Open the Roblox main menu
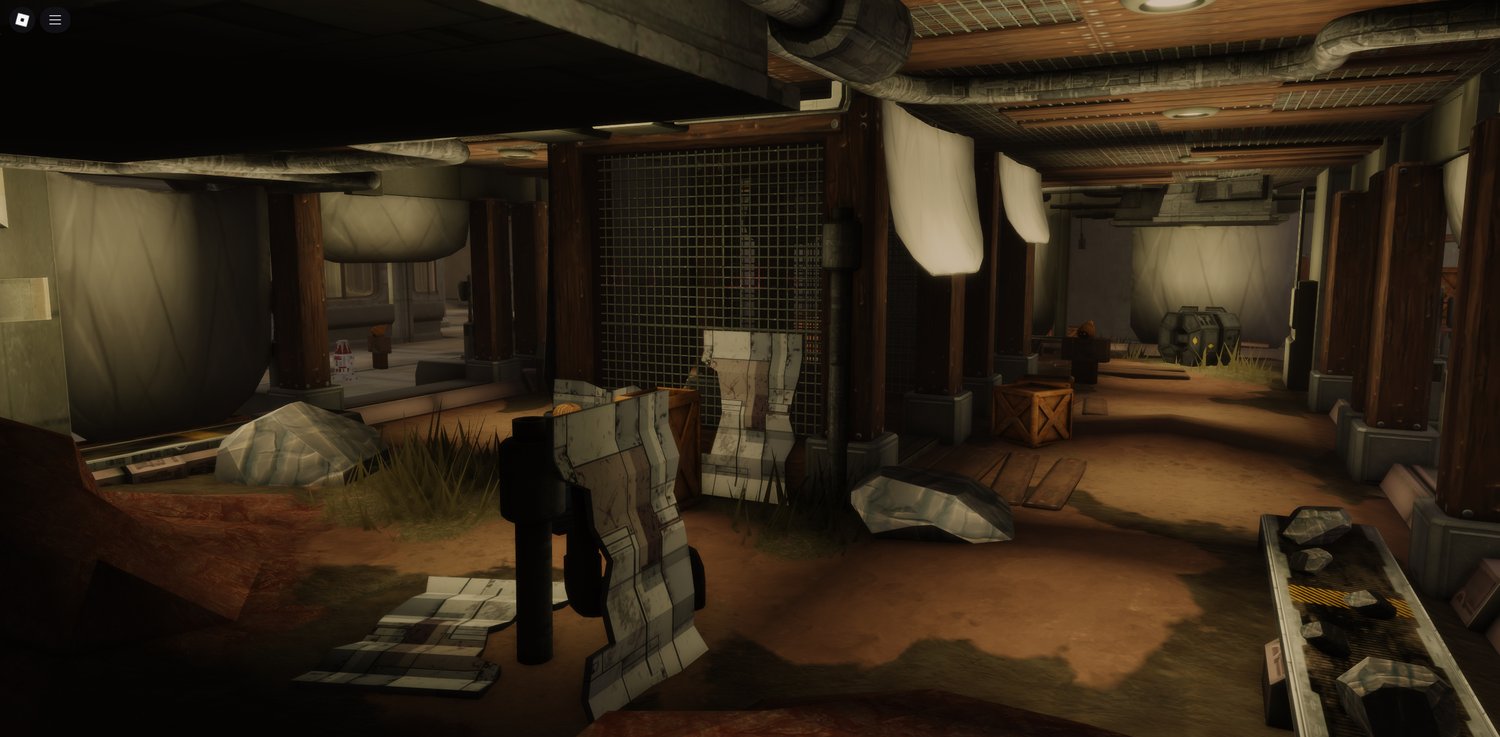1500x737 pixels. click(x=22, y=20)
